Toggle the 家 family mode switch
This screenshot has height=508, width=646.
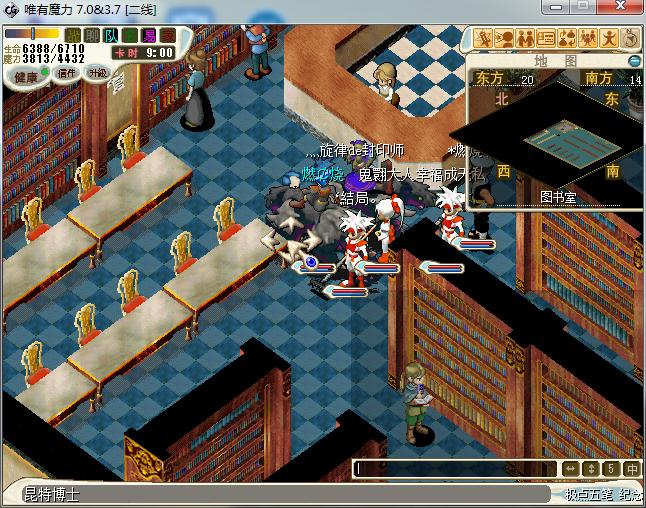[x=168, y=35]
